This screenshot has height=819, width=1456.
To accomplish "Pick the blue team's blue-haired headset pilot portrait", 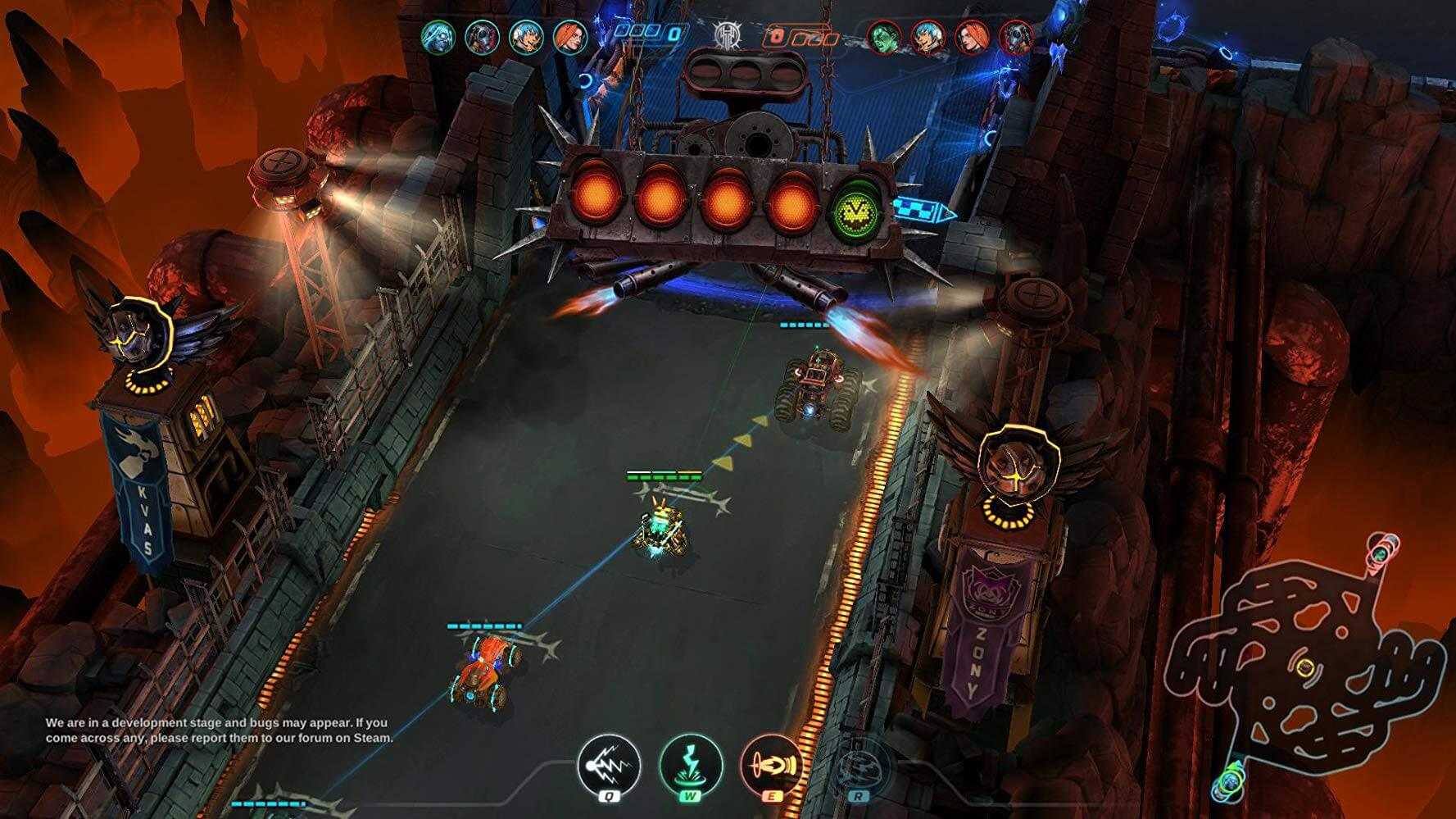I will pos(525,37).
